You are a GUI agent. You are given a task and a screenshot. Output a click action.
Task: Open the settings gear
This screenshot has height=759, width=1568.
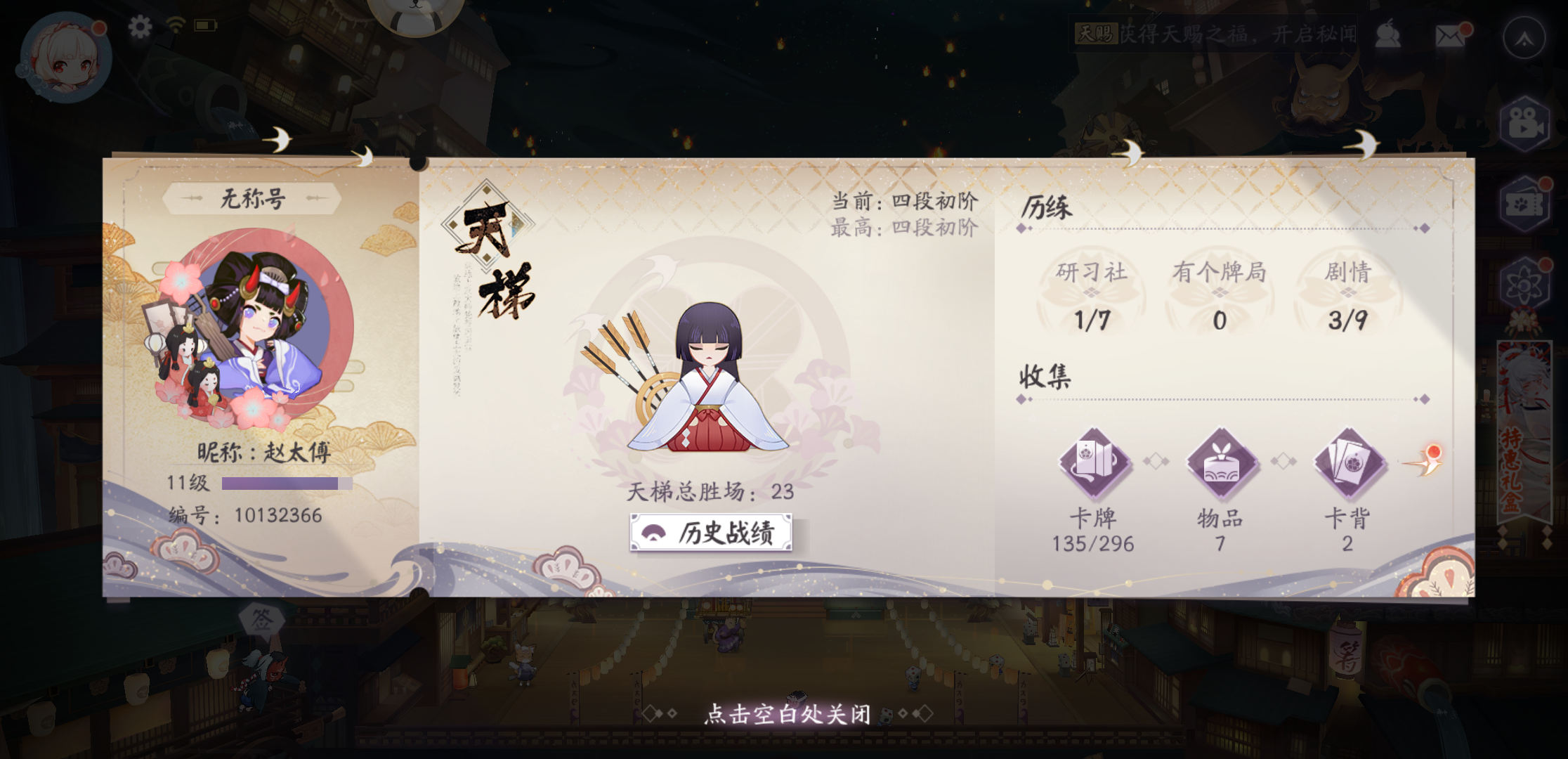[141, 27]
